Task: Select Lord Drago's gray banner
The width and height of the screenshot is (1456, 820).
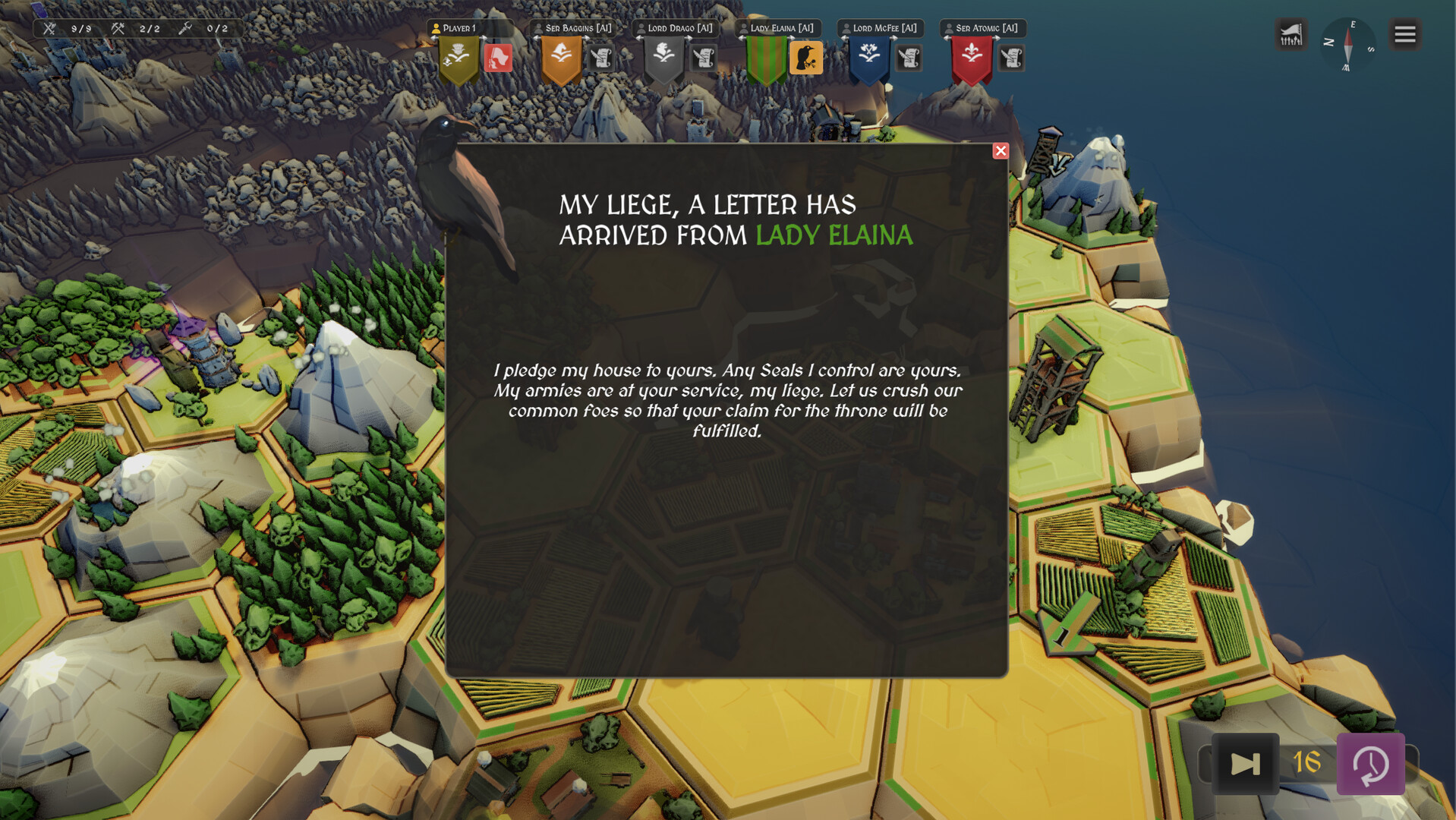Action: pos(663,59)
